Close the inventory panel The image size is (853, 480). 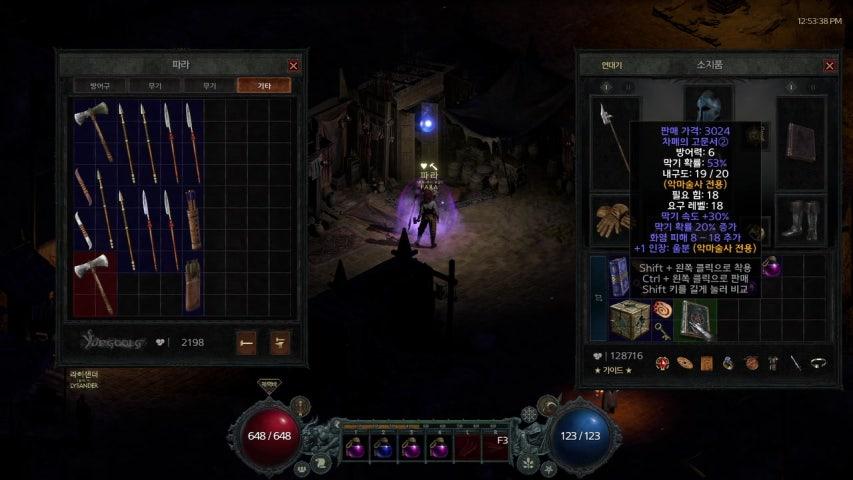click(x=829, y=65)
